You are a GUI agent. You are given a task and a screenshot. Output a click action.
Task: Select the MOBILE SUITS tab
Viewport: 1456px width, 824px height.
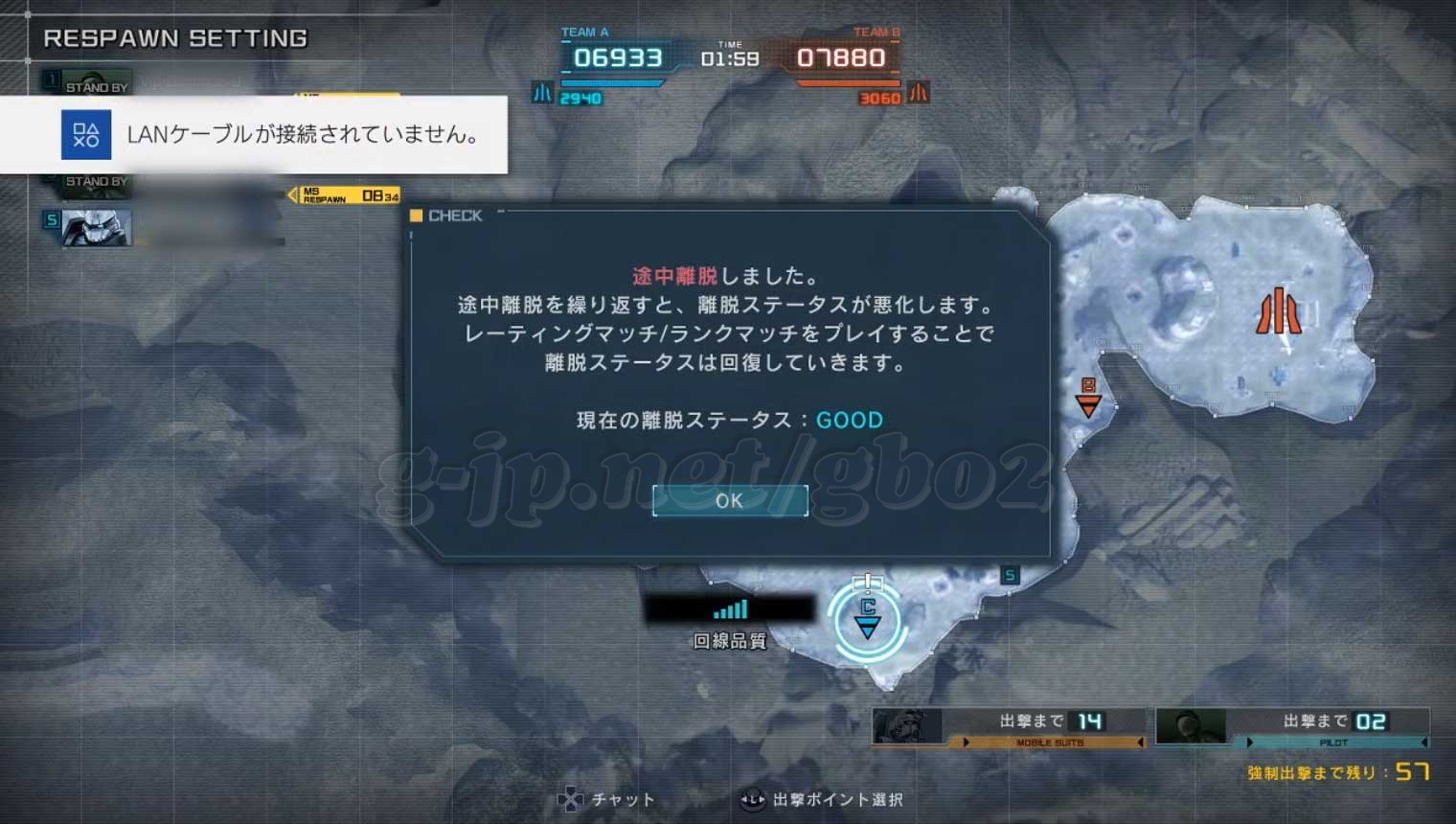(x=1050, y=741)
